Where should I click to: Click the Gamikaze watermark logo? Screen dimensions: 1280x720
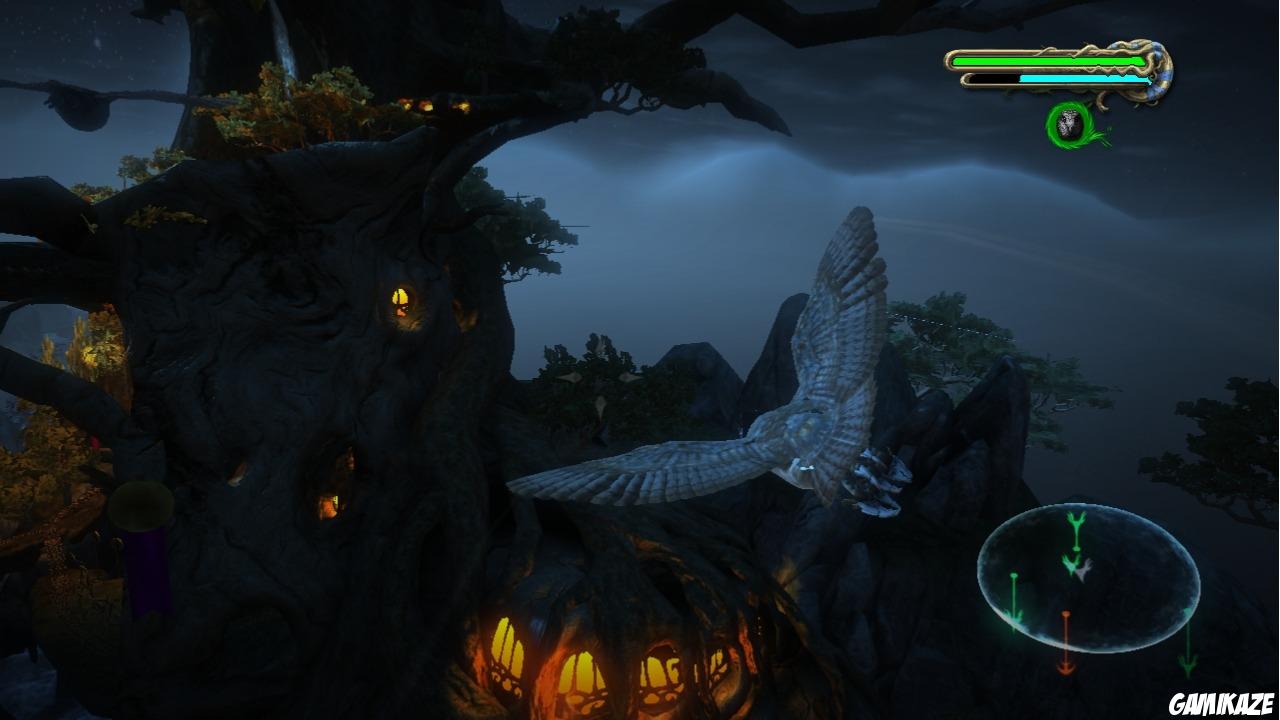[1220, 703]
